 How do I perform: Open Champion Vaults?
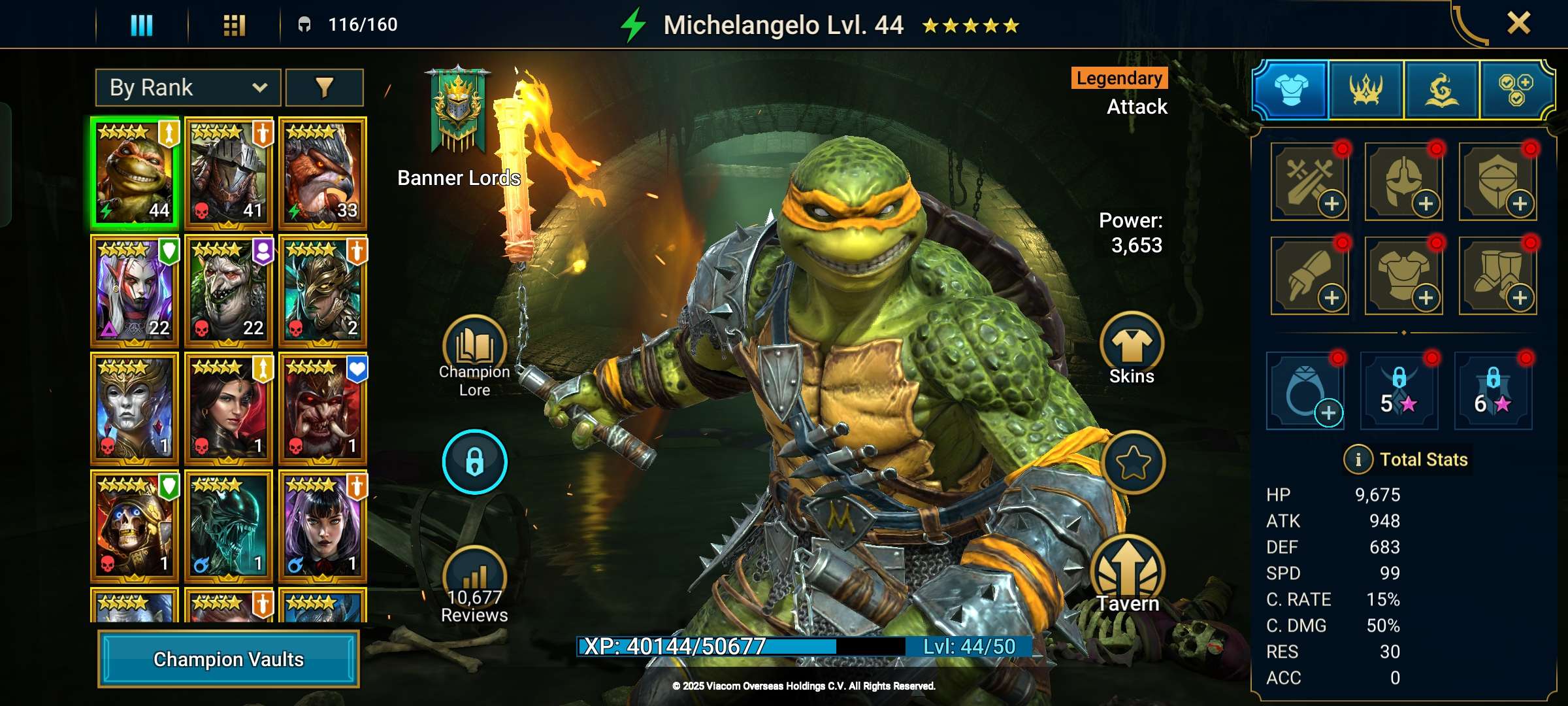click(x=228, y=659)
